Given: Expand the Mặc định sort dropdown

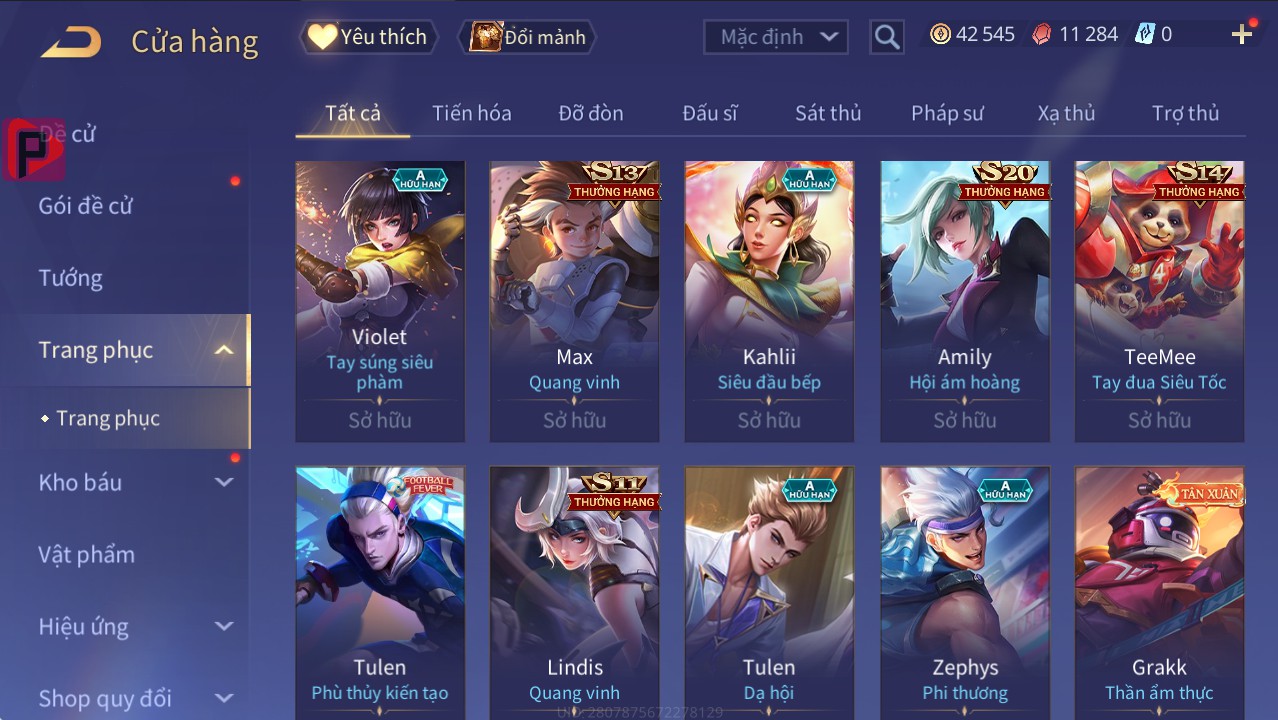Looking at the screenshot, I should 776,37.
